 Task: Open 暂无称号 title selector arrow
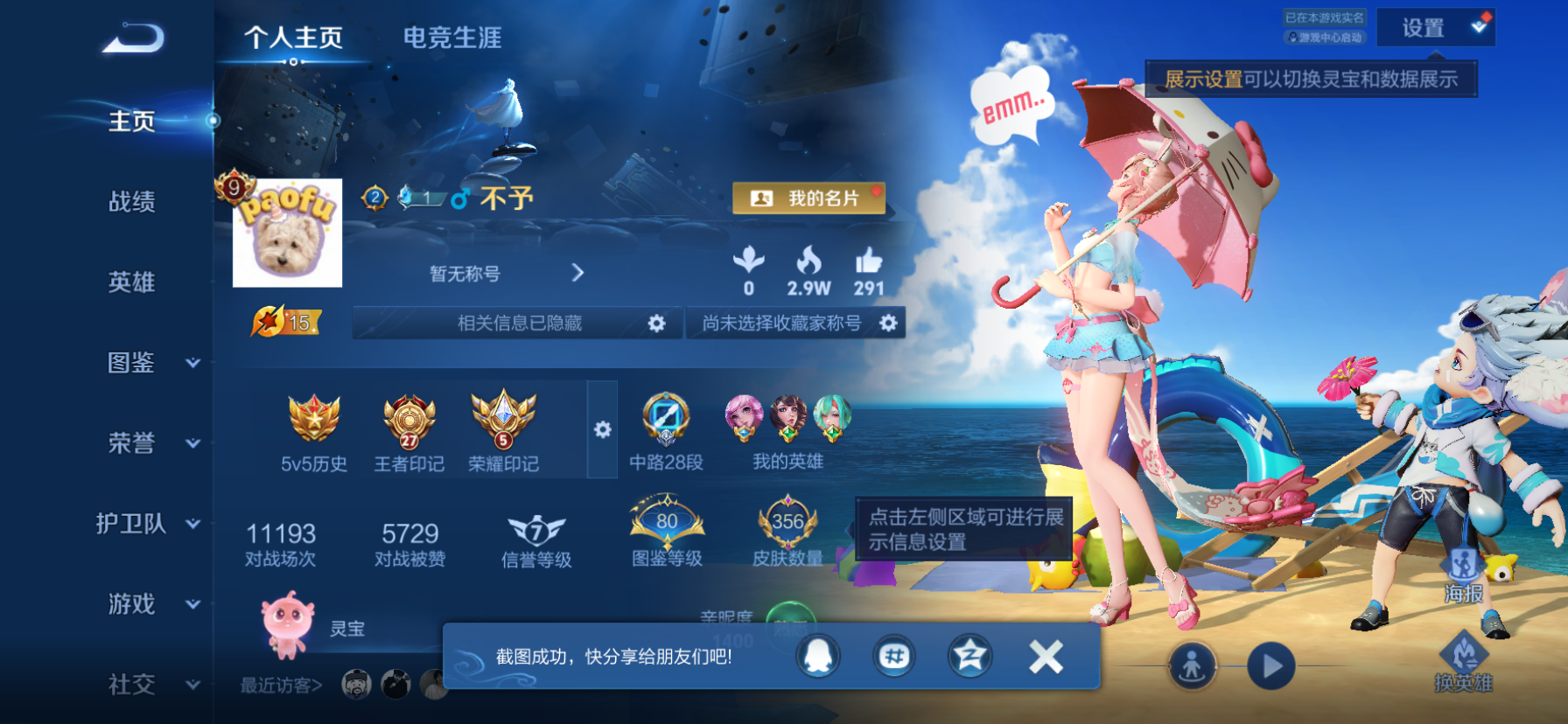click(577, 273)
